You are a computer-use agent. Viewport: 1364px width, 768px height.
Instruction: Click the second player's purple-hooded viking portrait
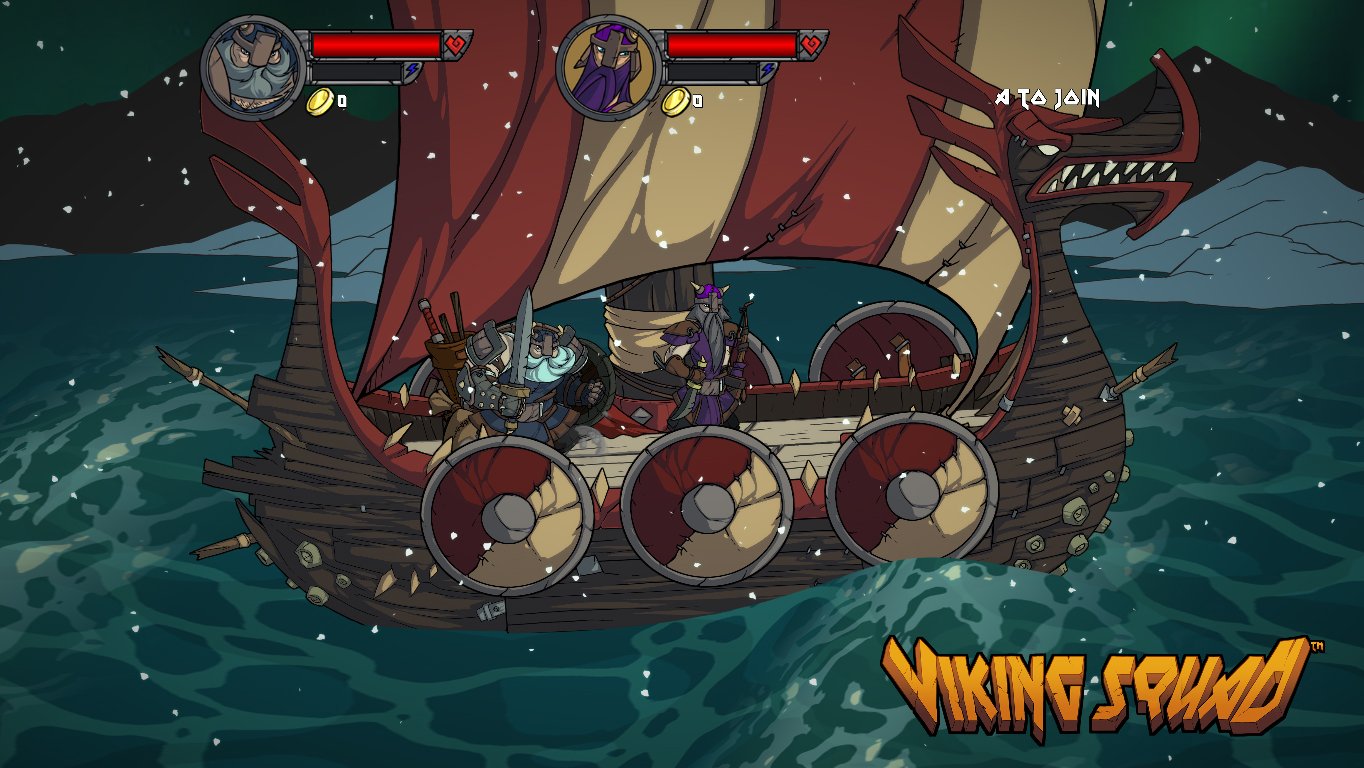coord(609,57)
